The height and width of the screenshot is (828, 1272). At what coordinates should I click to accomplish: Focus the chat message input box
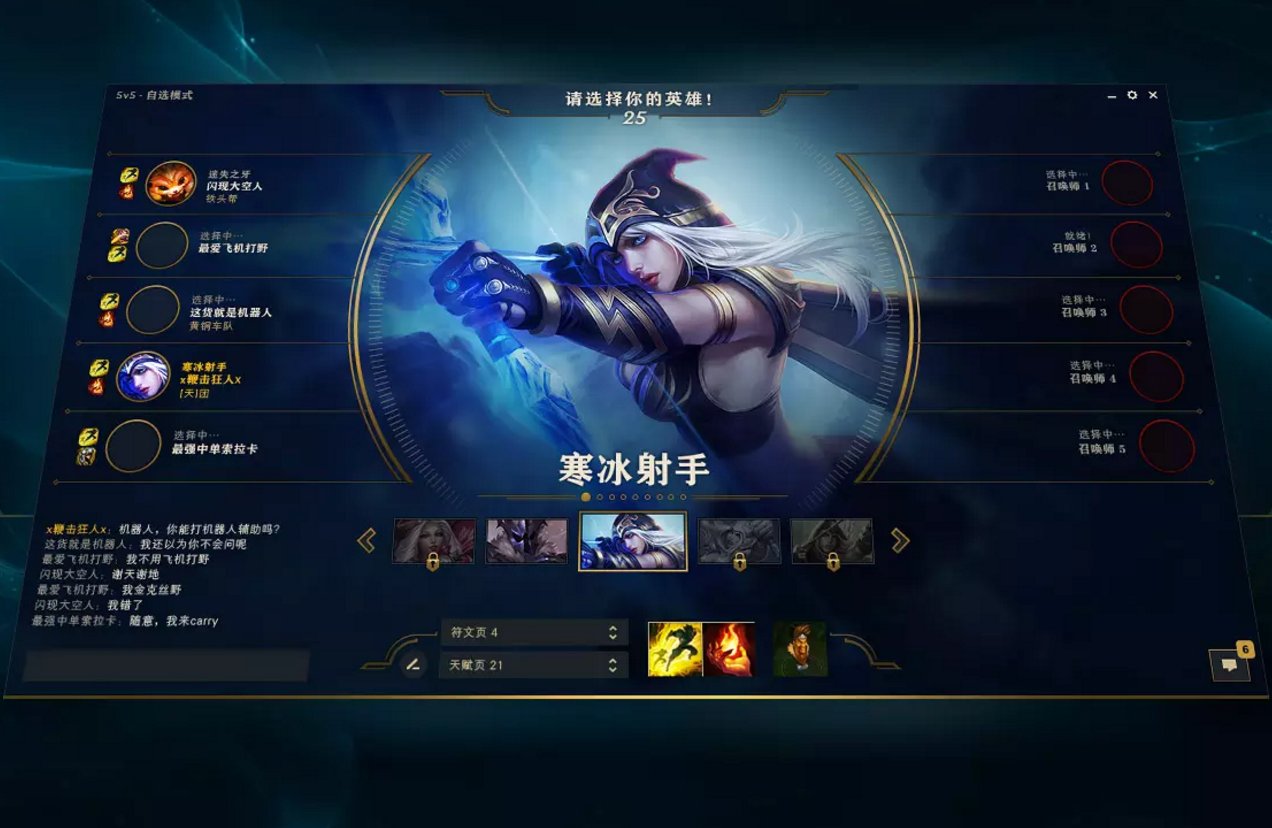pyautogui.click(x=166, y=666)
